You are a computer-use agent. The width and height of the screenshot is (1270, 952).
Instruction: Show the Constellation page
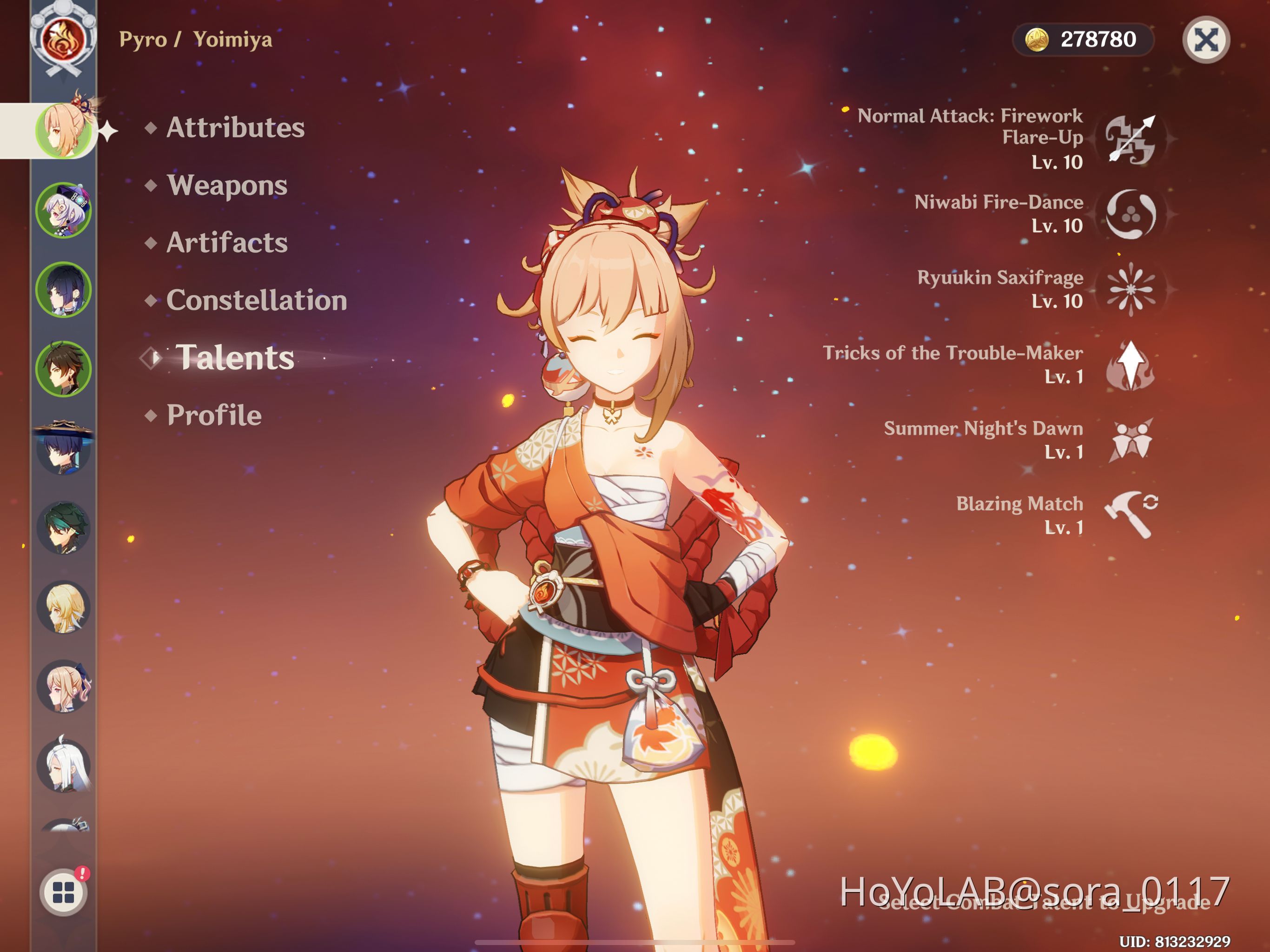256,300
